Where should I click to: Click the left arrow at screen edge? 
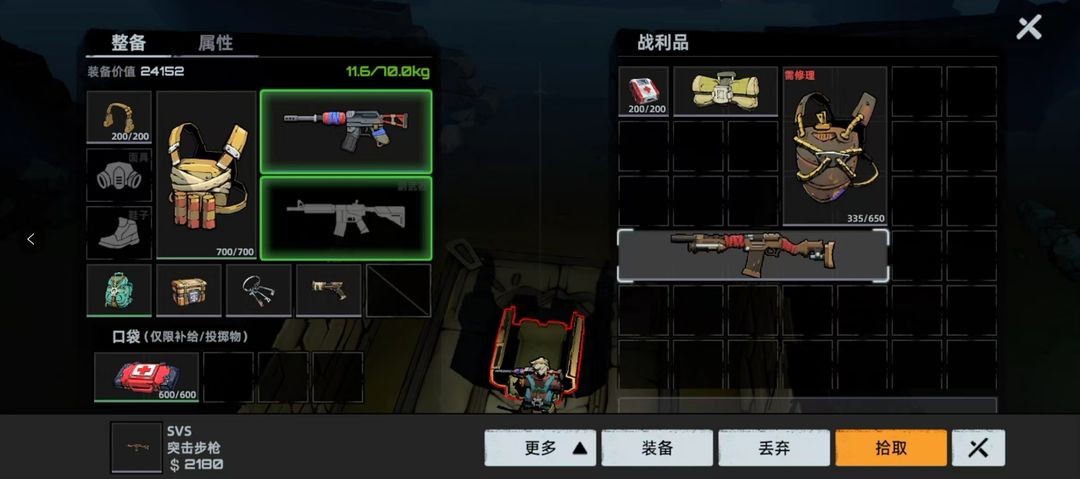click(x=30, y=239)
